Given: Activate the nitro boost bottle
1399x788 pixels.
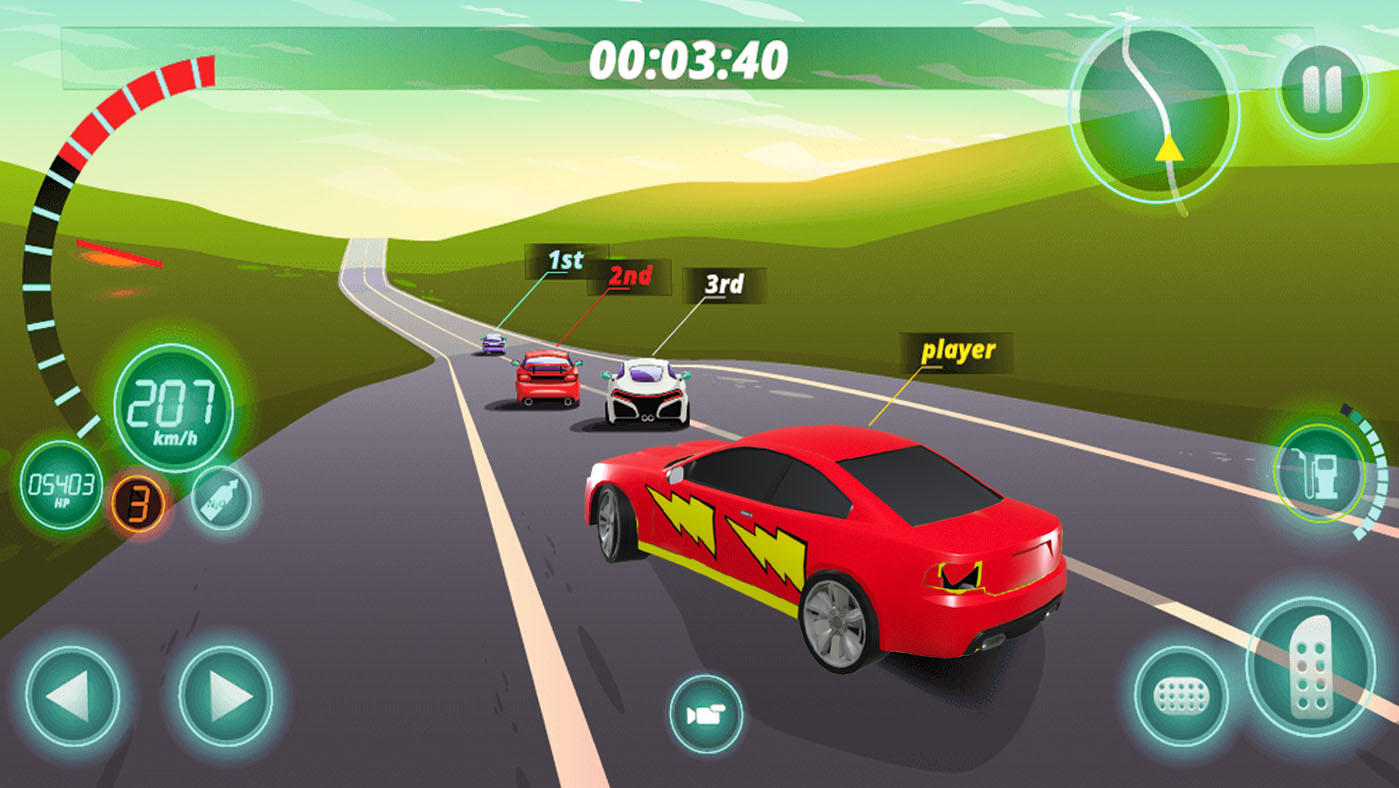Looking at the screenshot, I should (x=220, y=497).
